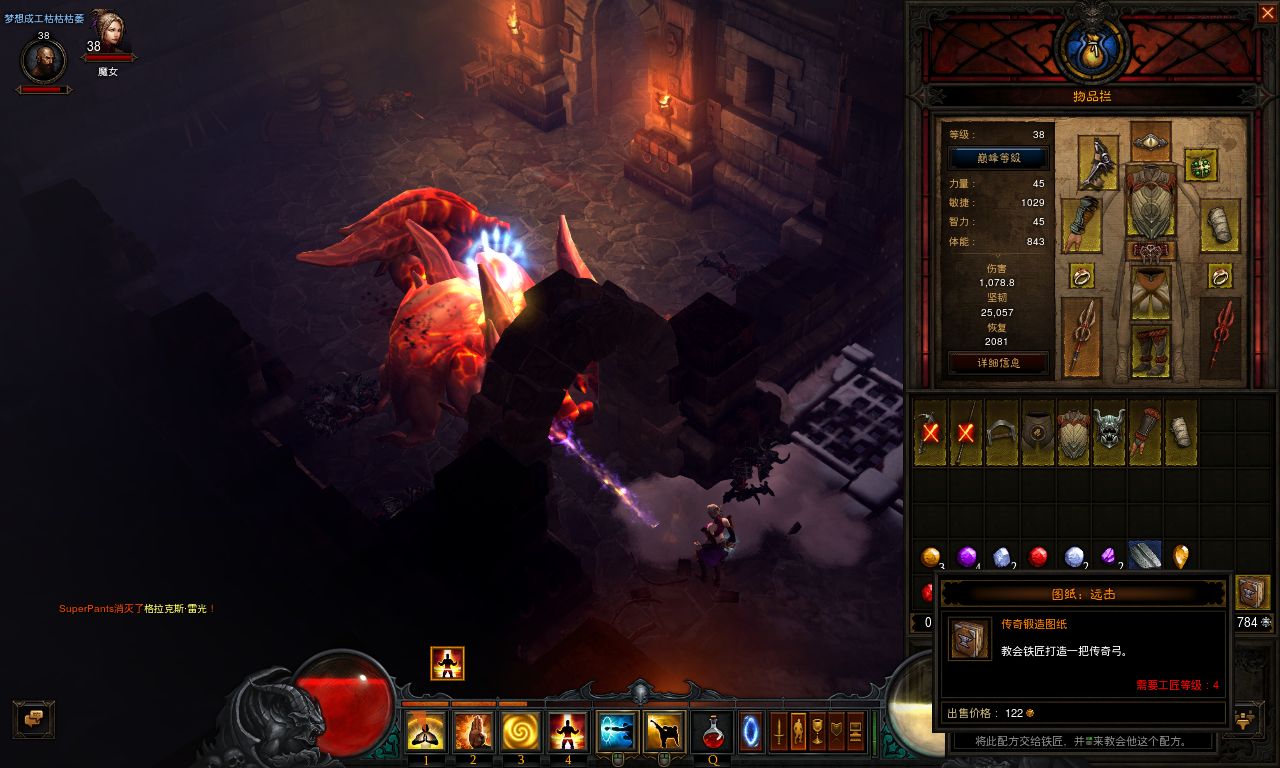The width and height of the screenshot is (1280, 768).
Task: Open the chat bubble button
Action: (x=33, y=718)
